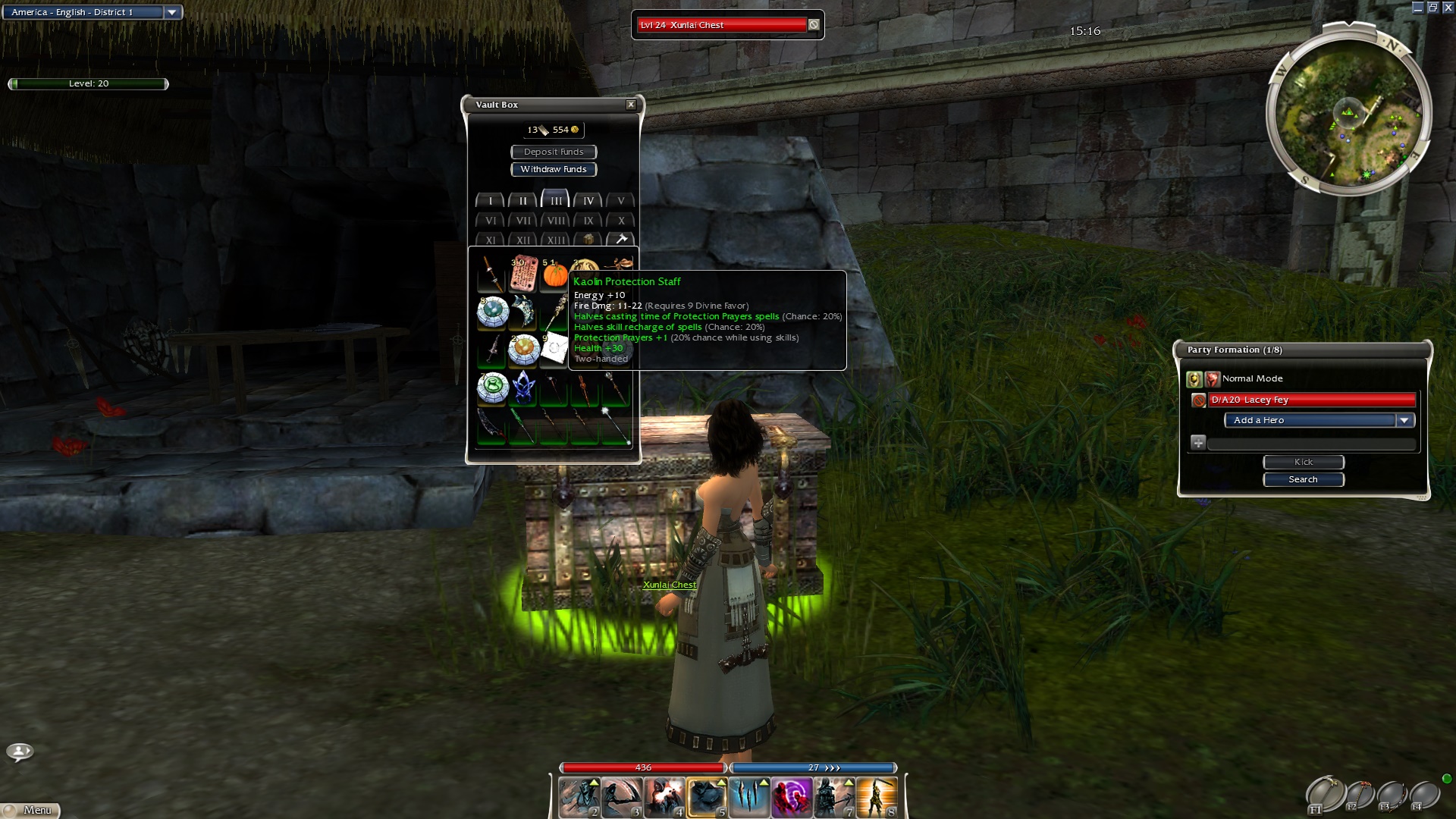
Task: Switch to vault storage tab I
Action: [x=491, y=201]
